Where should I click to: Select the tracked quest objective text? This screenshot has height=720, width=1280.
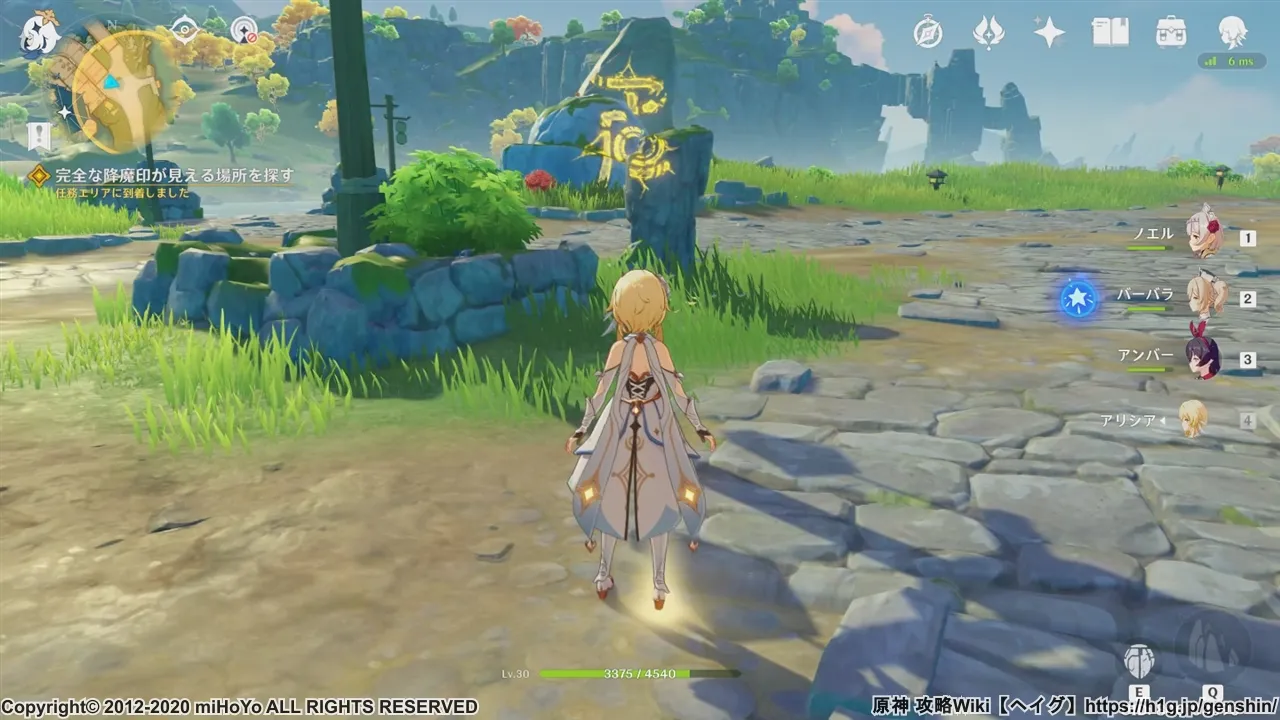(x=174, y=175)
